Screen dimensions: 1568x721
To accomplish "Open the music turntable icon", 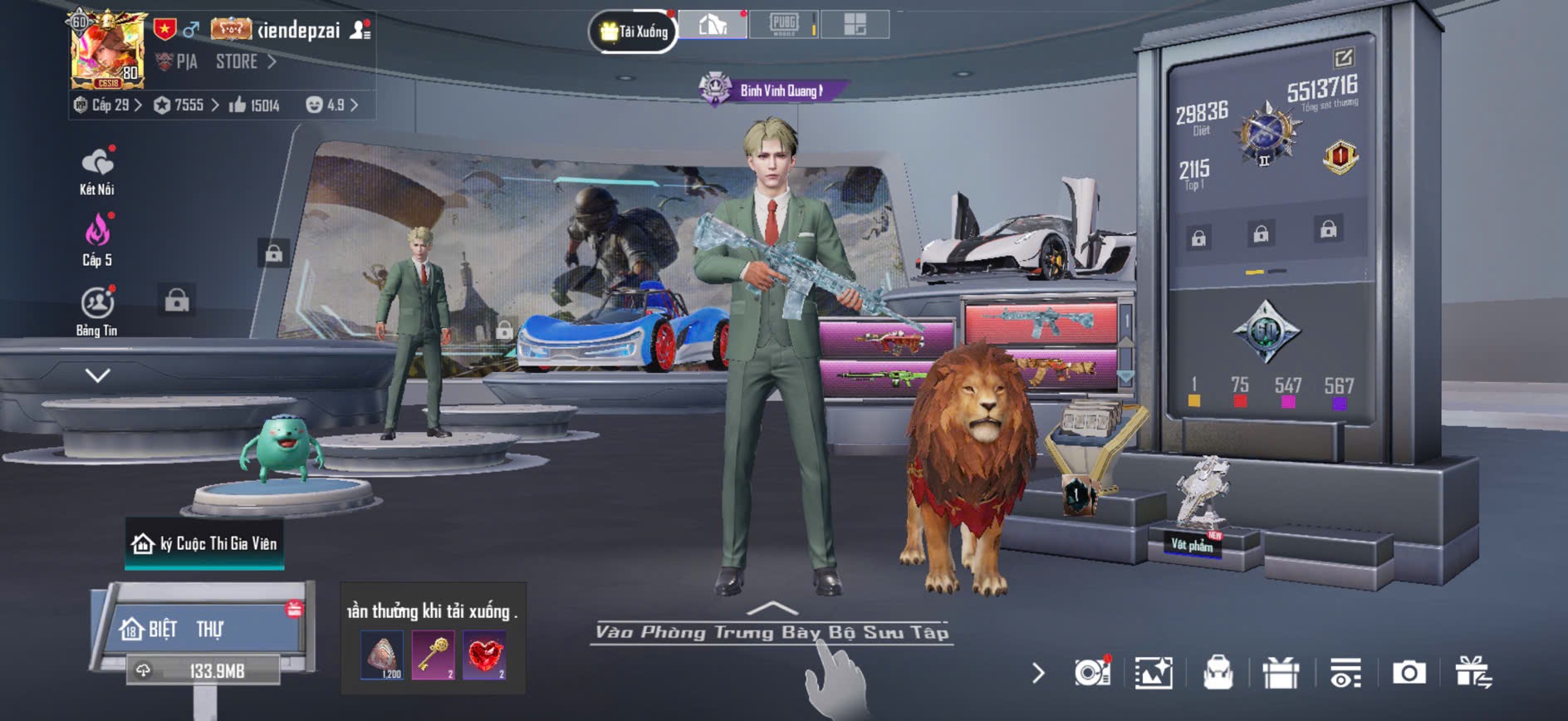I will 1091,673.
